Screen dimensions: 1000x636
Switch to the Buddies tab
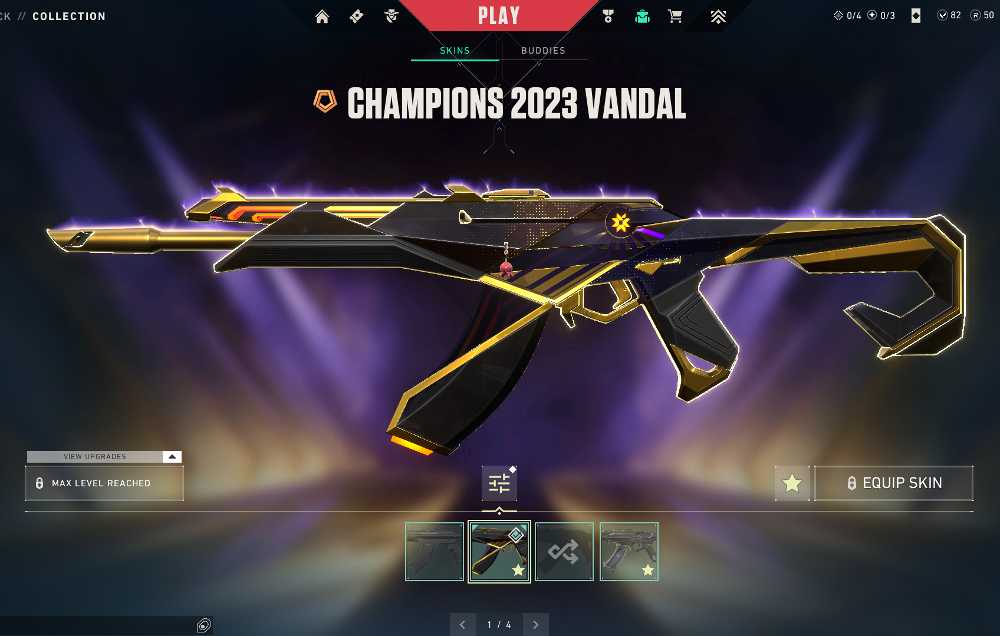[x=543, y=50]
